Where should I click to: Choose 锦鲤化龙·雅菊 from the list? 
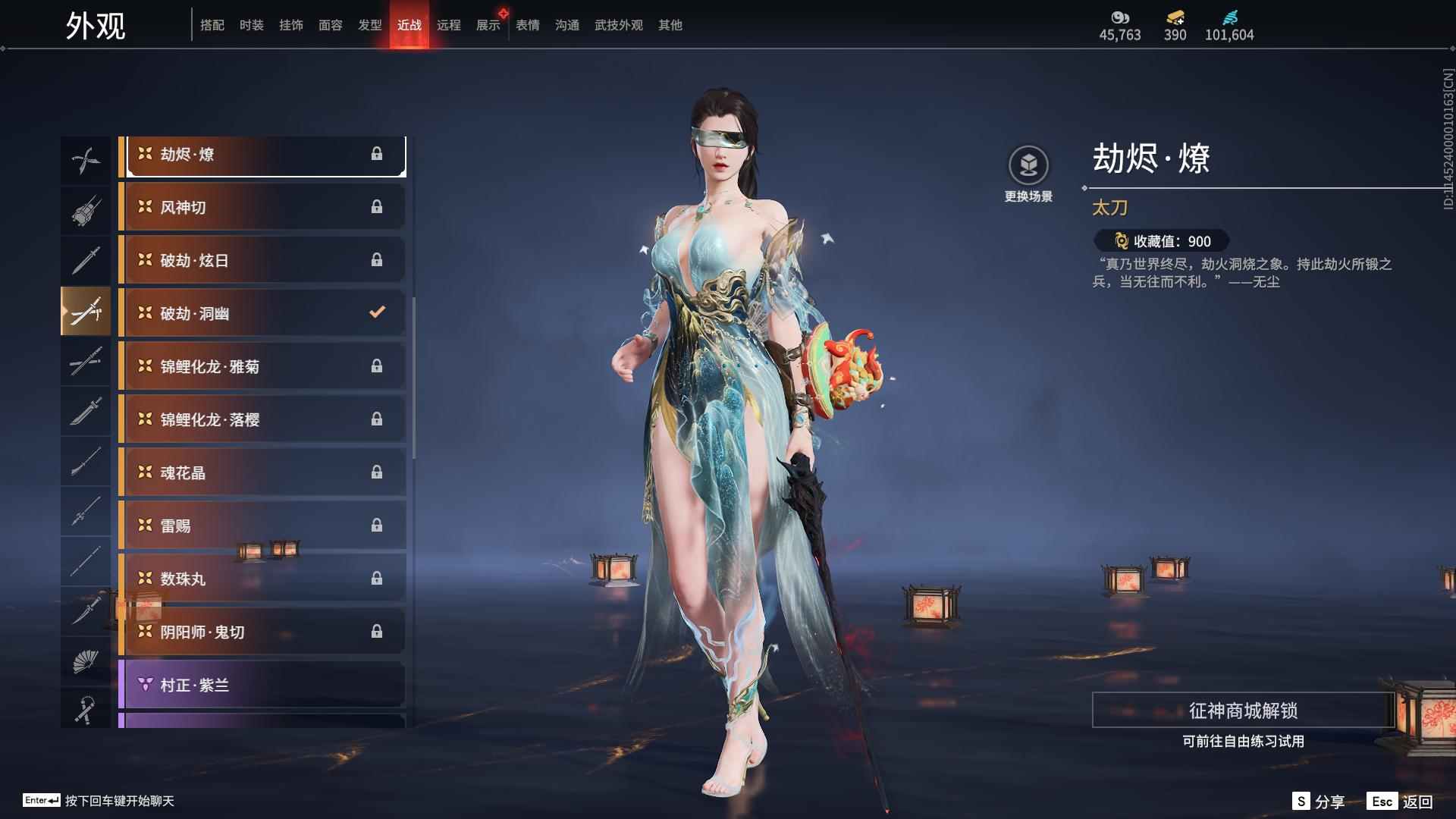point(262,366)
